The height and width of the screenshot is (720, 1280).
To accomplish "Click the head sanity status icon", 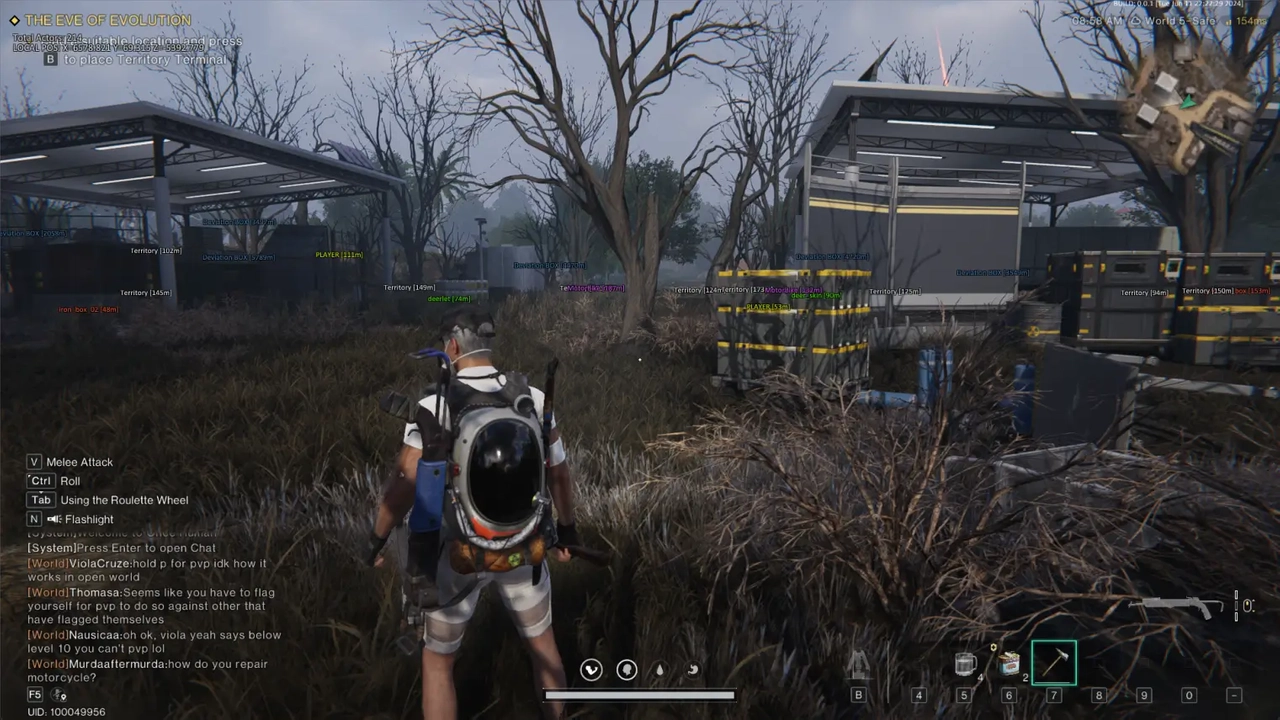I will (x=627, y=670).
